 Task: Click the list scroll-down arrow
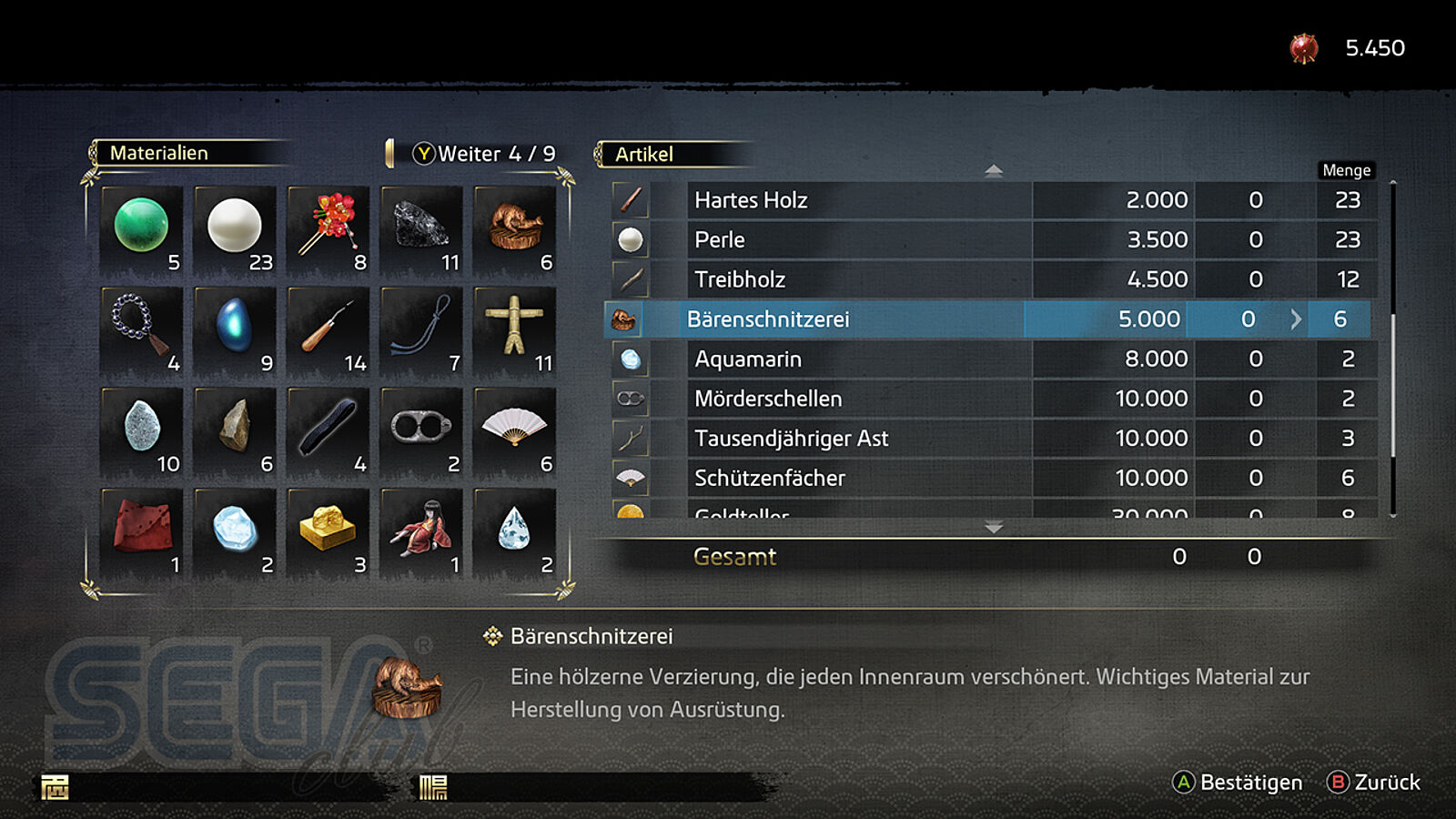point(994,528)
